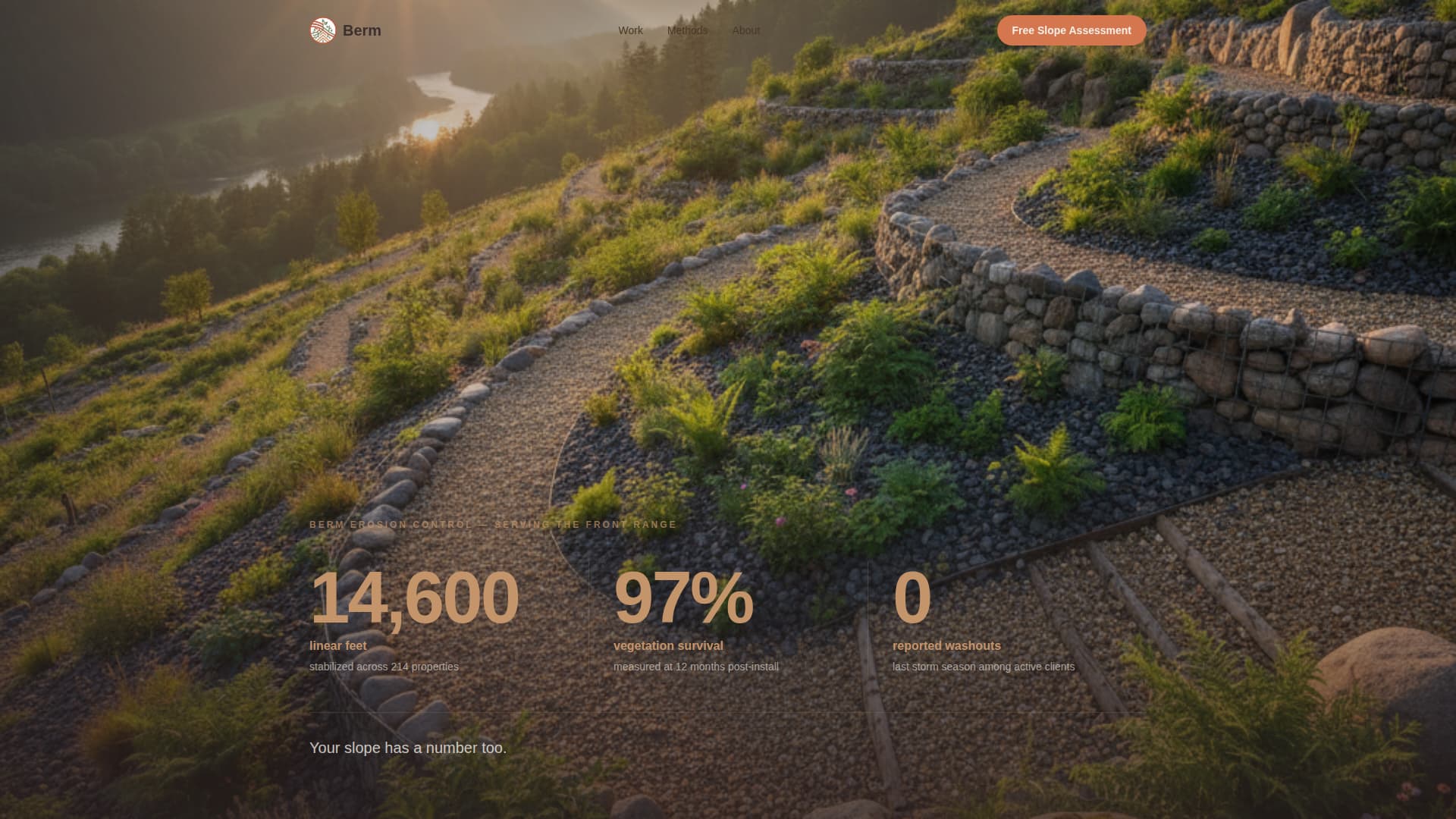Open the About page
The width and height of the screenshot is (1456, 819).
[x=745, y=30]
